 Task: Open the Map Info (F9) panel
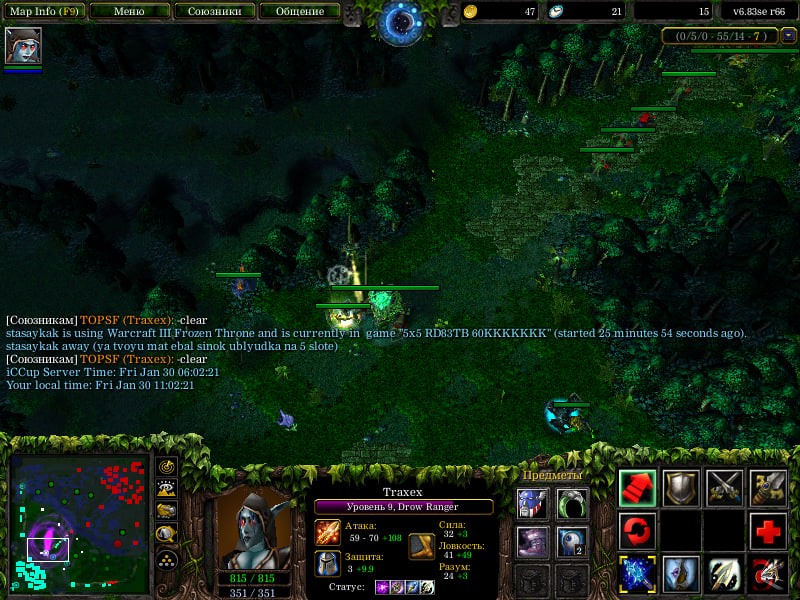44,12
